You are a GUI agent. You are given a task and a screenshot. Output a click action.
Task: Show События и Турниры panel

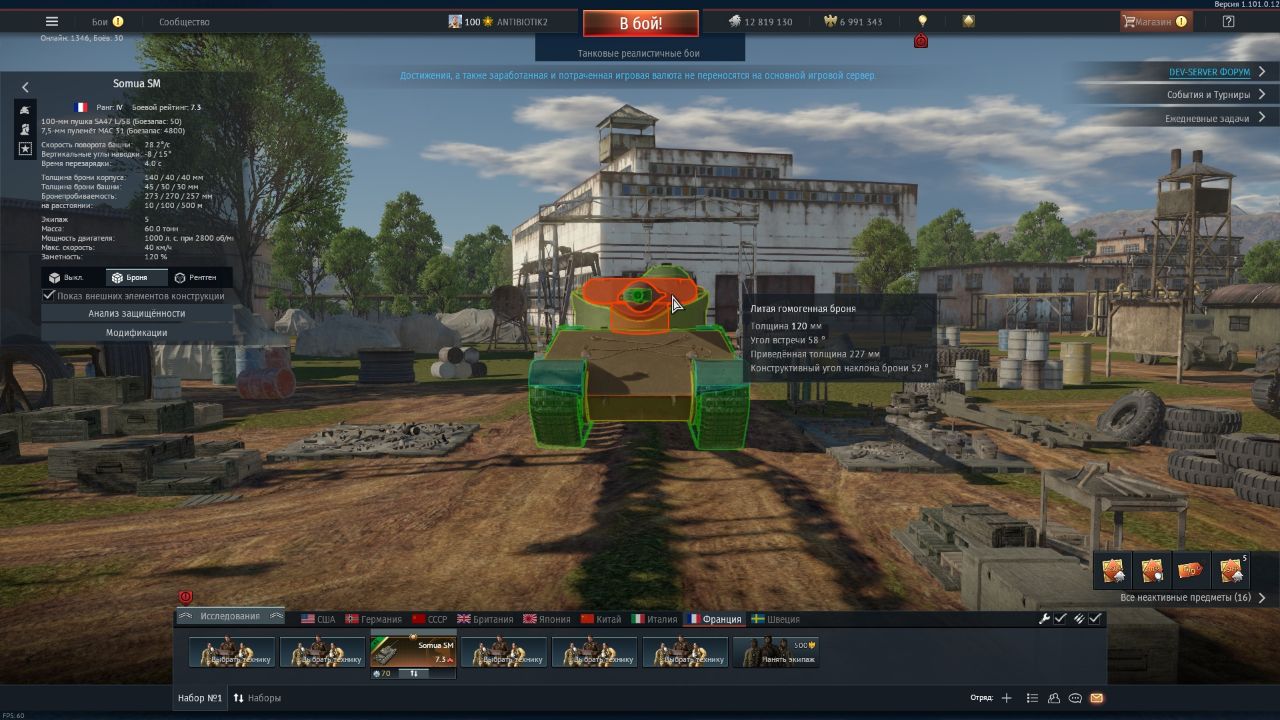[1208, 95]
